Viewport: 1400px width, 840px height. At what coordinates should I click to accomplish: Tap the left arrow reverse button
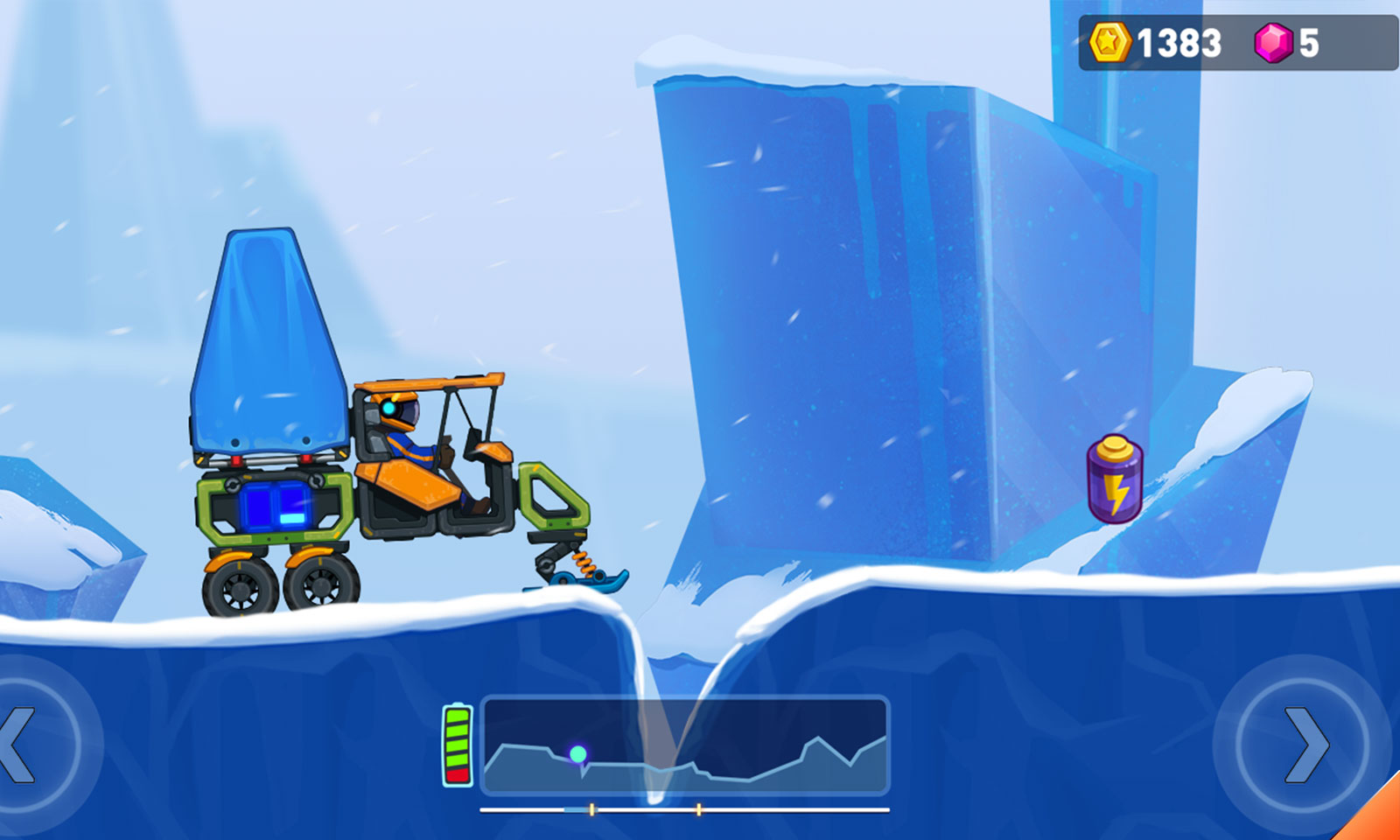point(24,745)
